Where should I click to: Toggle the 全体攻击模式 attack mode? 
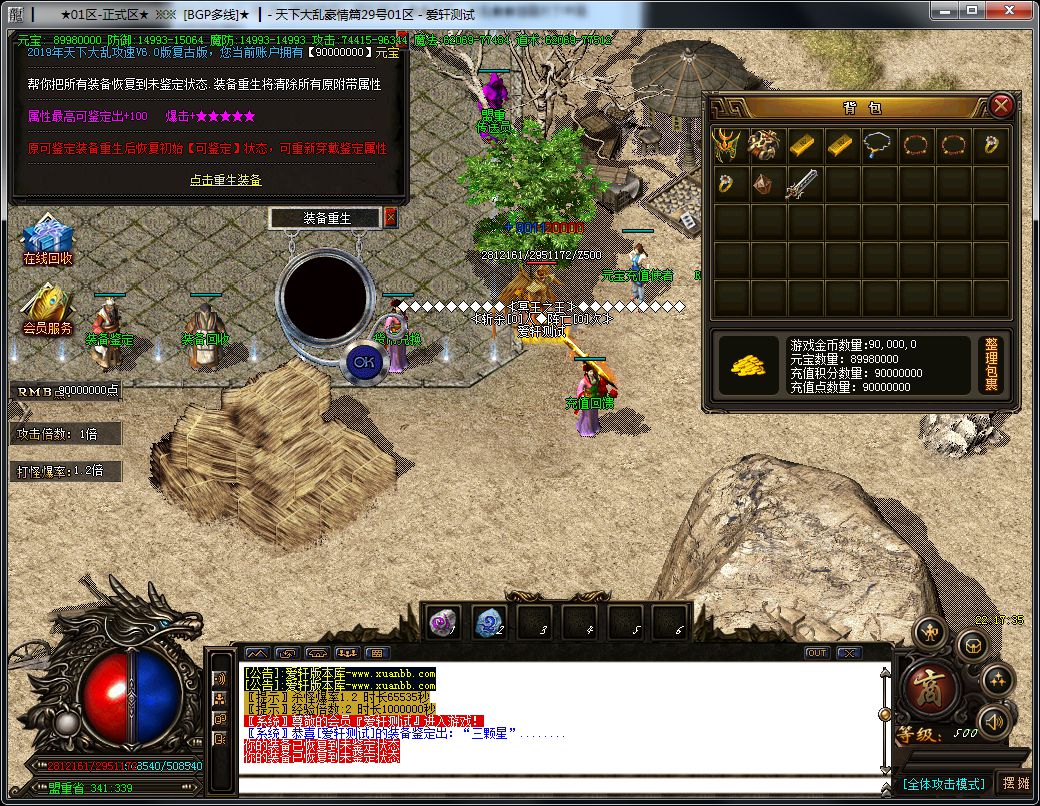(x=943, y=784)
